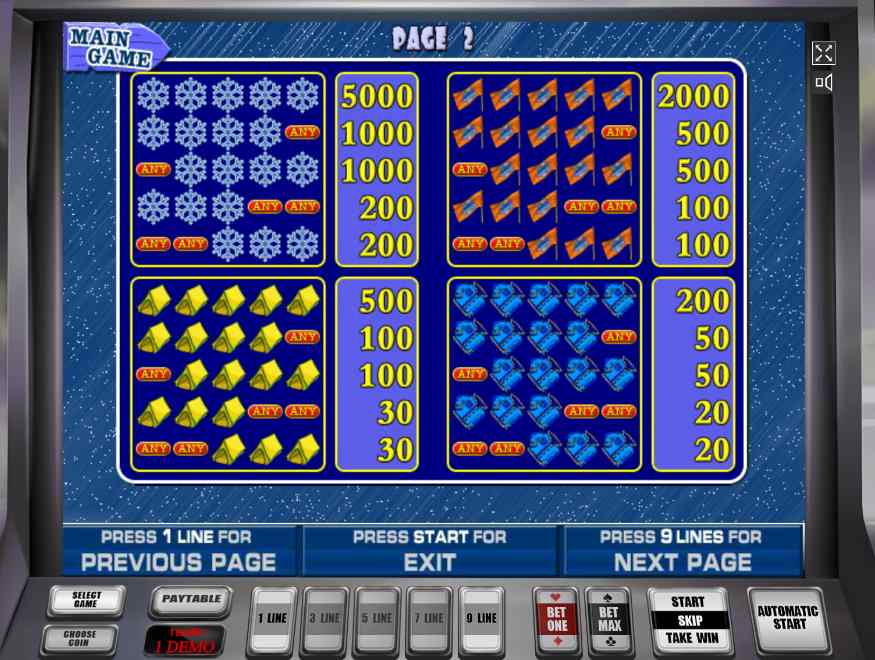Select the 9 Line button
This screenshot has height=660, width=875.
(482, 619)
